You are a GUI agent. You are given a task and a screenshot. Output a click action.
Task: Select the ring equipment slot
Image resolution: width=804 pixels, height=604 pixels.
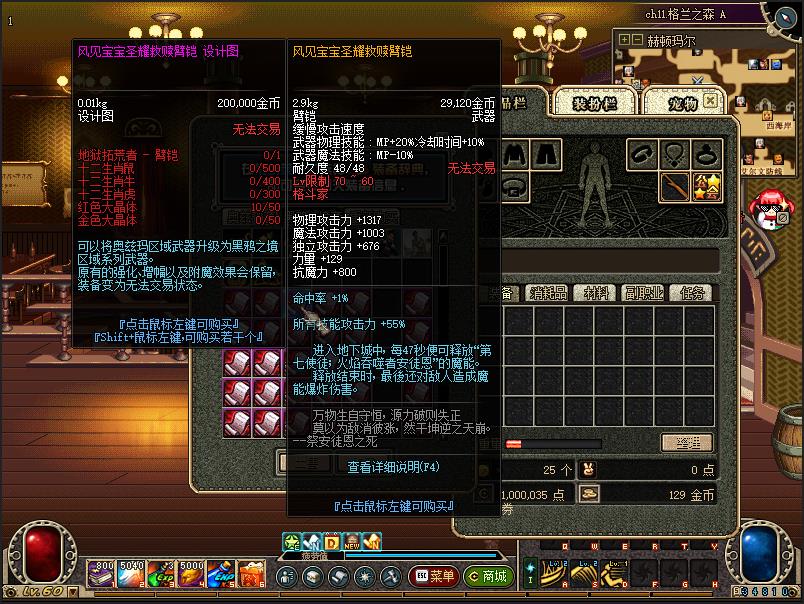point(709,154)
